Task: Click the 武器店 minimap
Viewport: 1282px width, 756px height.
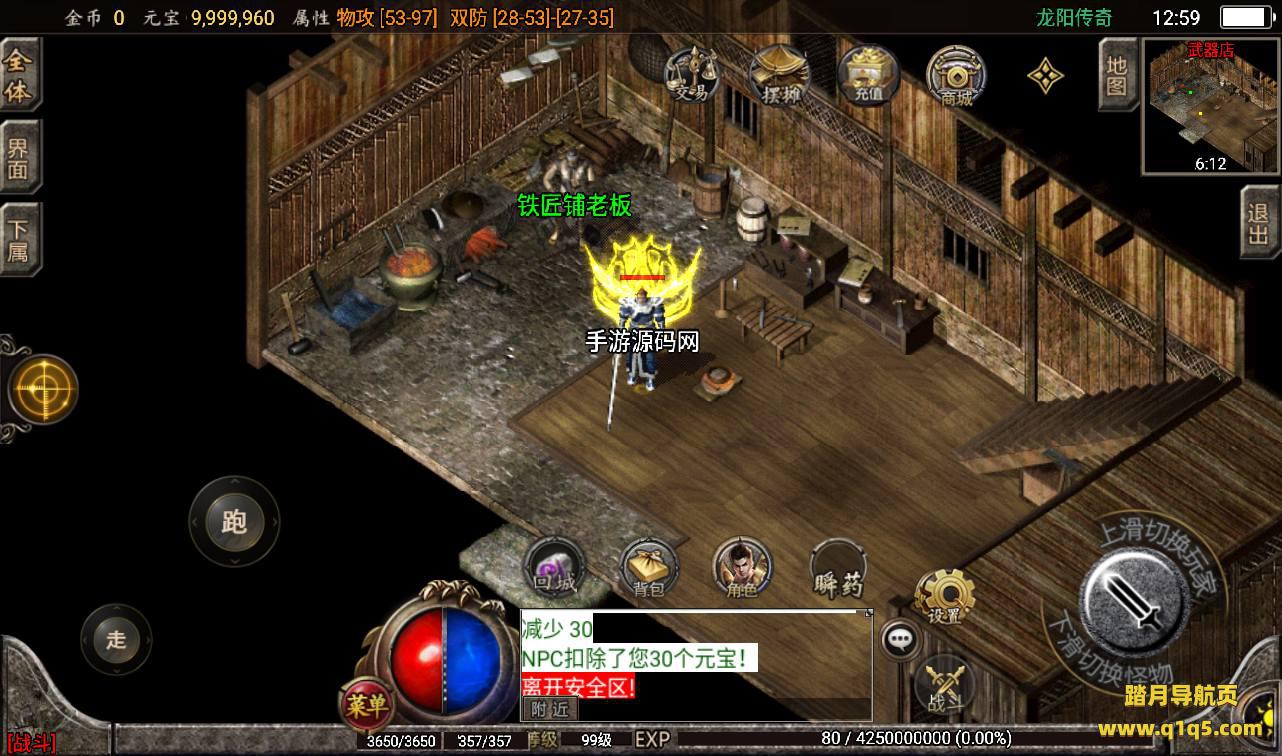Action: point(1210,105)
